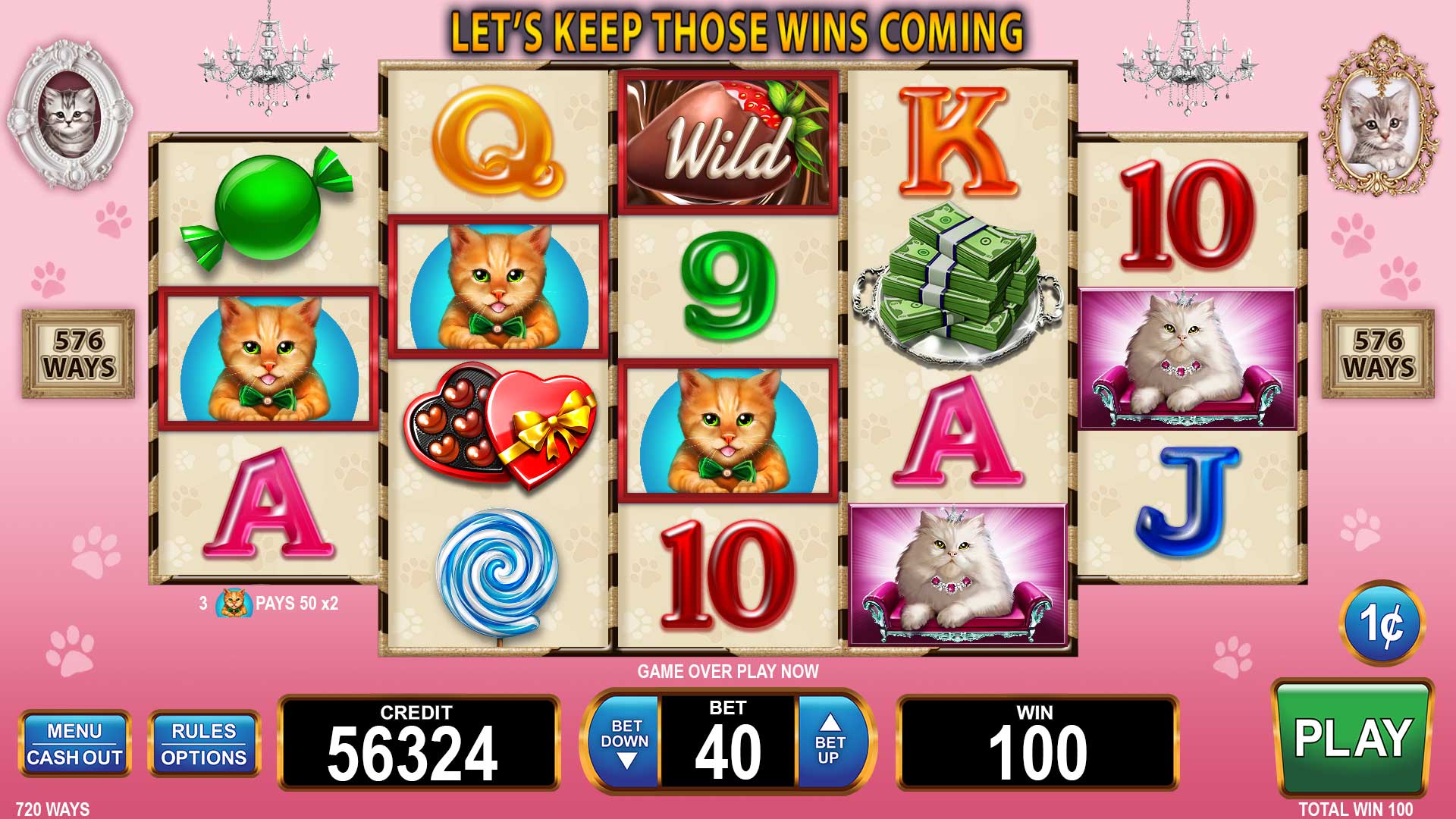
Task: Open Rules and Options
Action: tap(204, 744)
